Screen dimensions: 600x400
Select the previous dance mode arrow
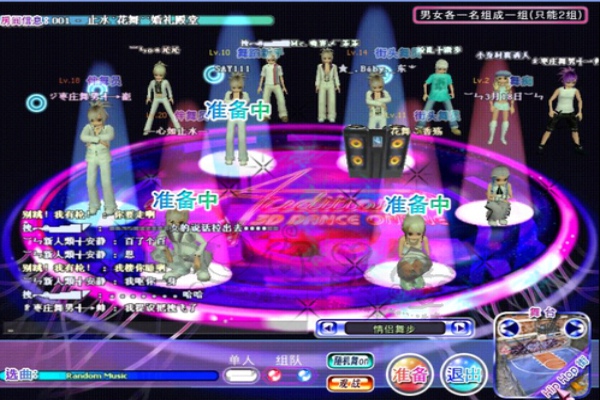tap(327, 328)
